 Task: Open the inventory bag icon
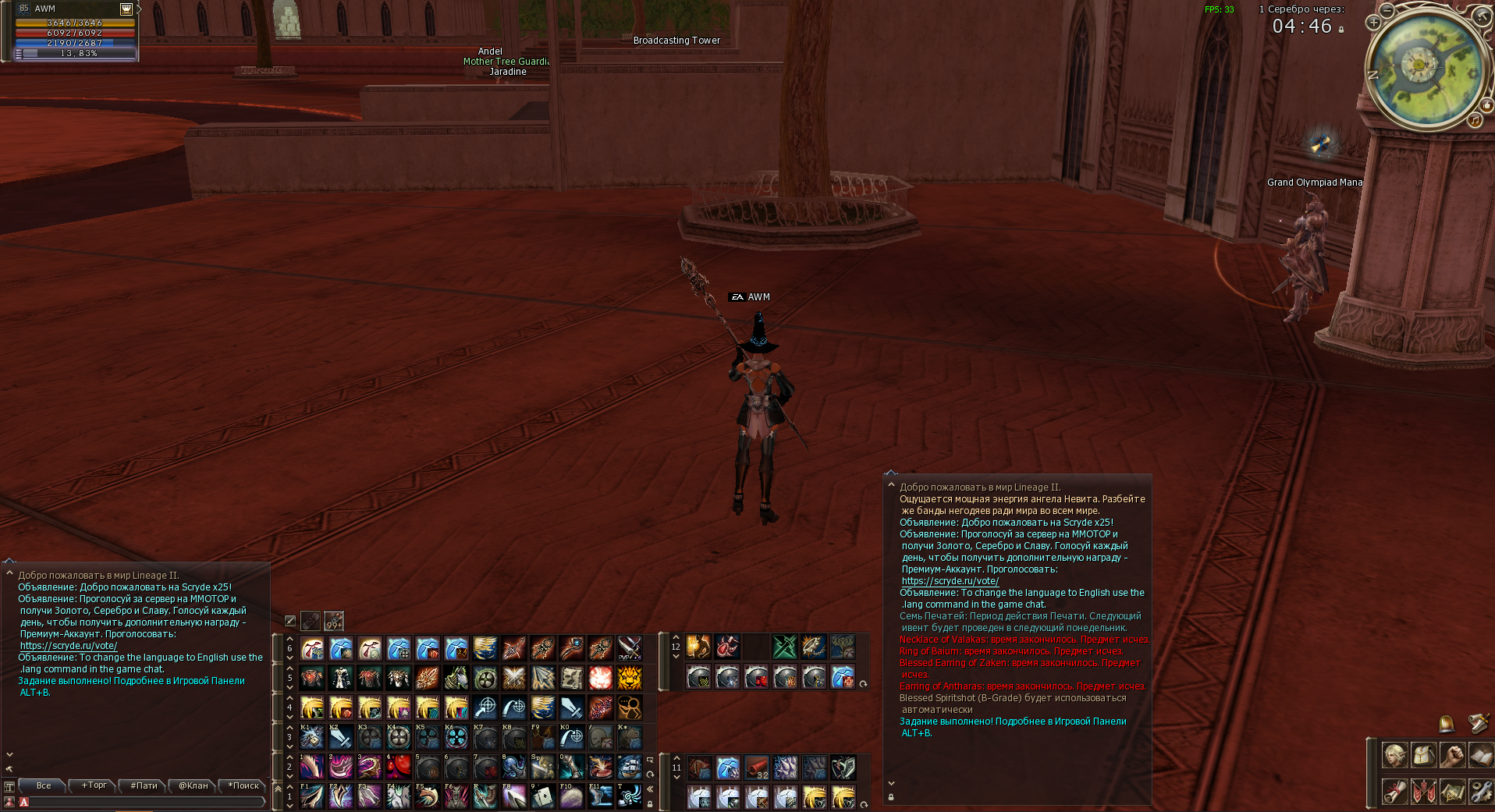(x=1424, y=754)
